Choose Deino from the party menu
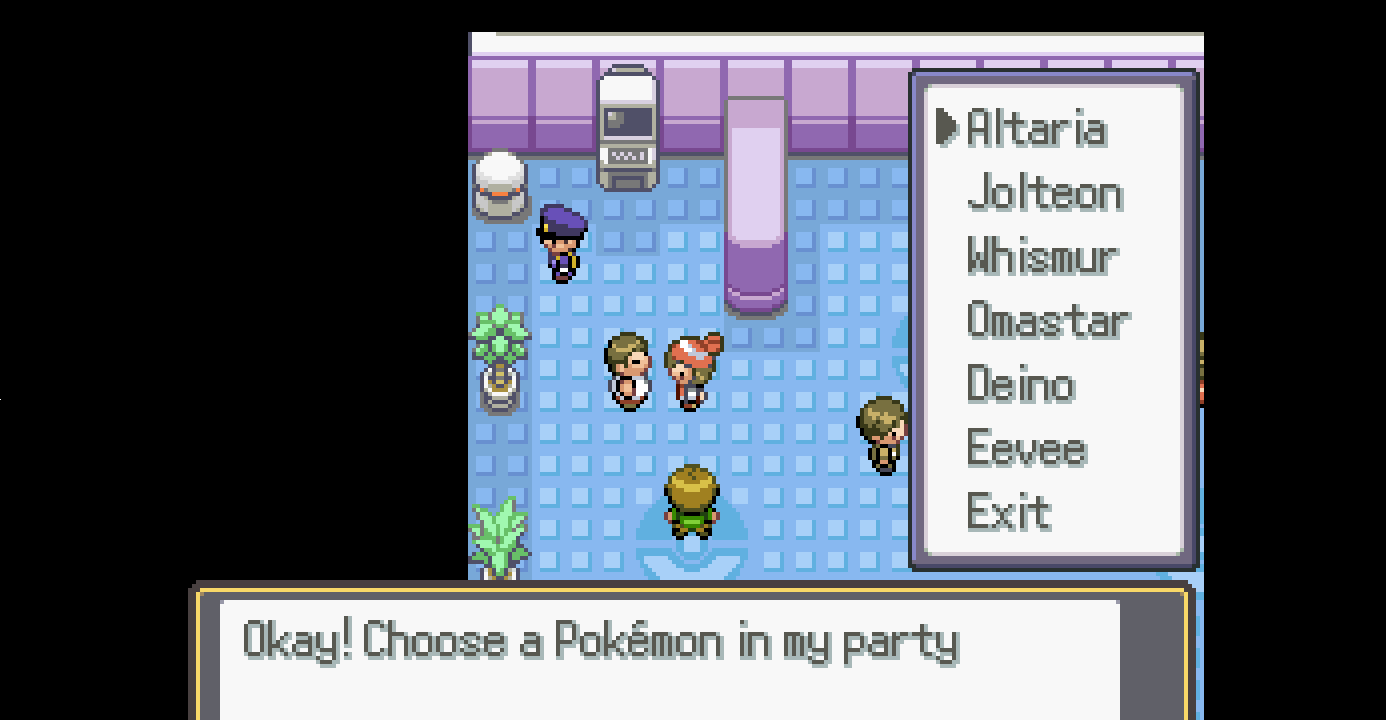 pyautogui.click(x=1020, y=385)
